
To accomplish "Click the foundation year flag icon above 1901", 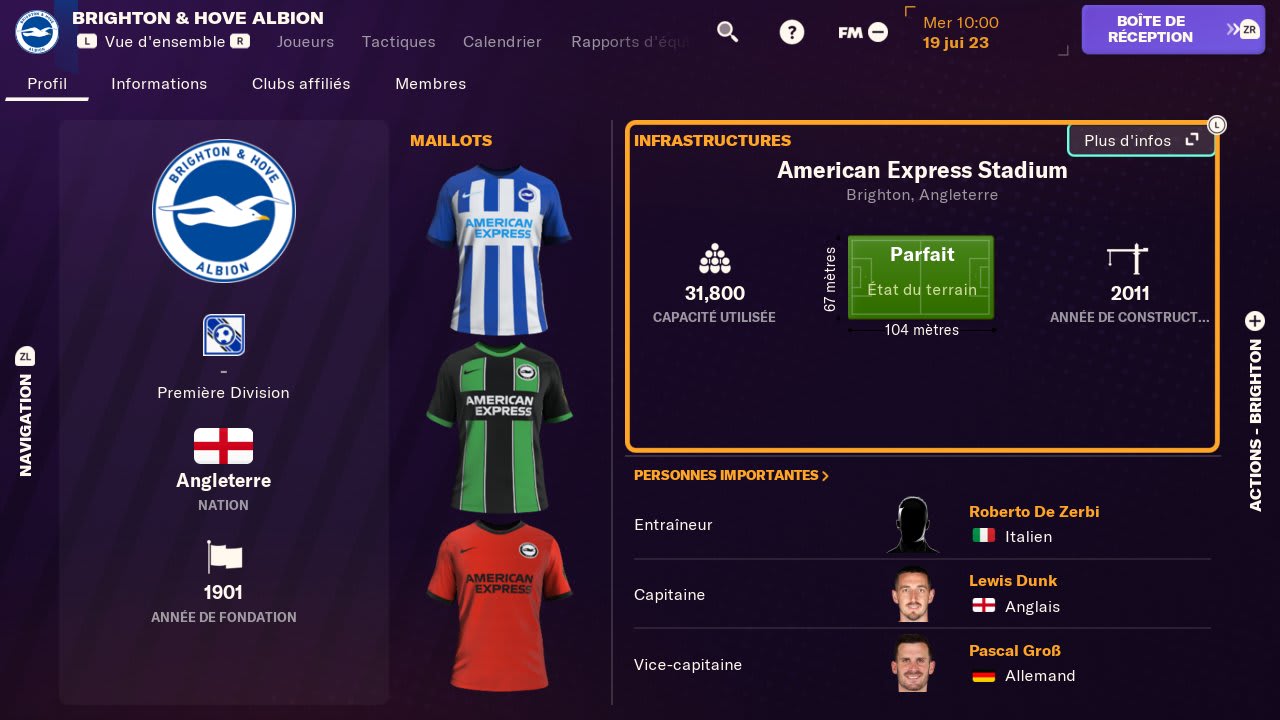I will click(223, 557).
